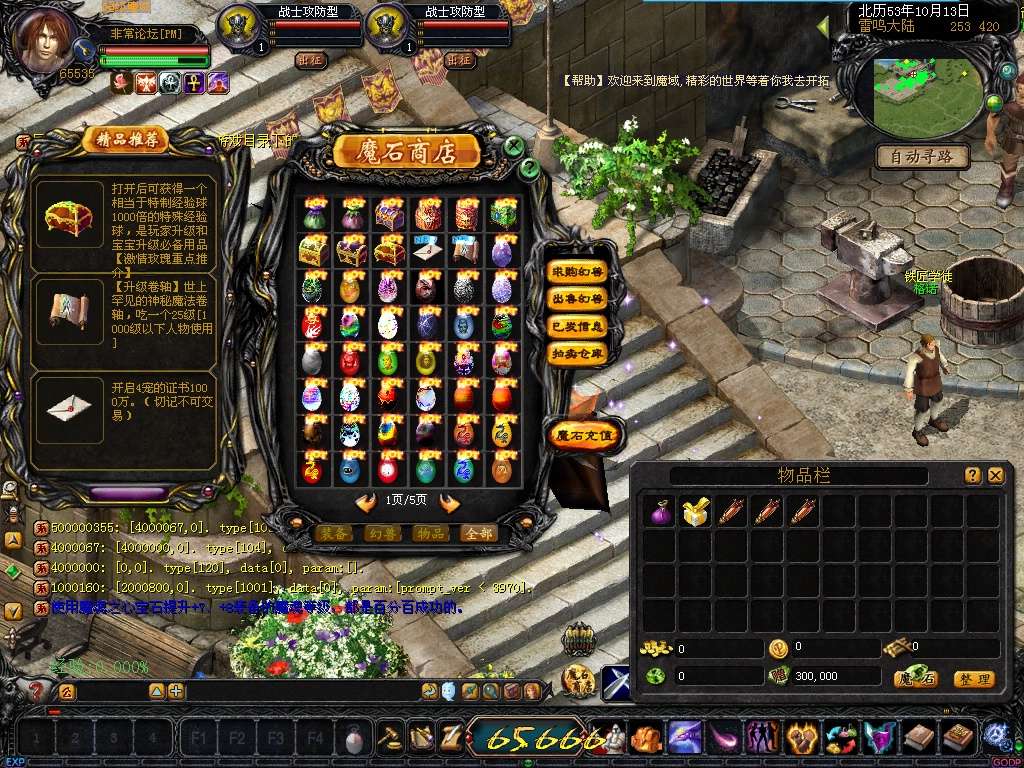Click the 魔石 button in inventory

pos(915,679)
